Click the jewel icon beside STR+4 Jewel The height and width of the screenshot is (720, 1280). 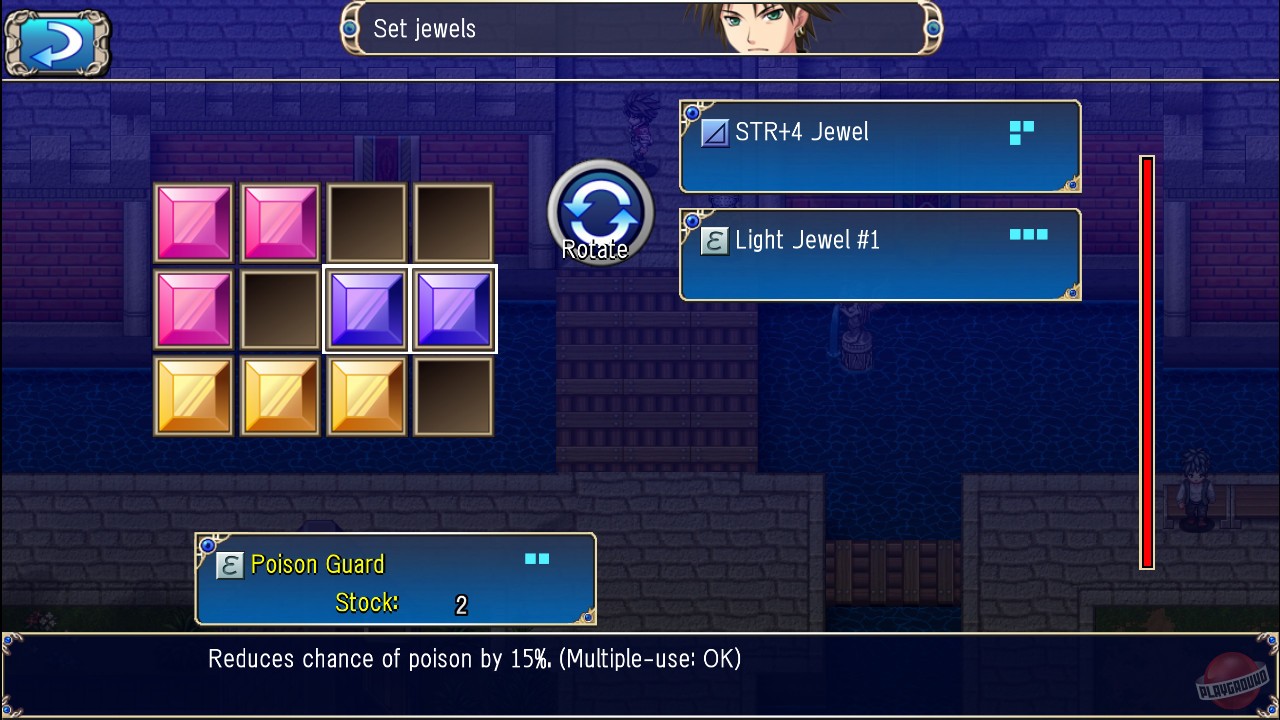[x=714, y=131]
